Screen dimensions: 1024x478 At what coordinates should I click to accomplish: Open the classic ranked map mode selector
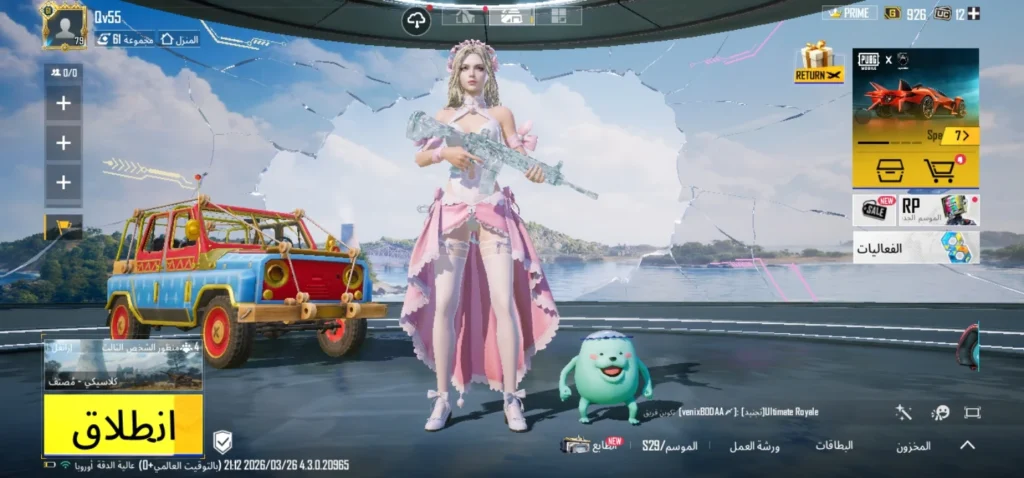click(x=123, y=366)
